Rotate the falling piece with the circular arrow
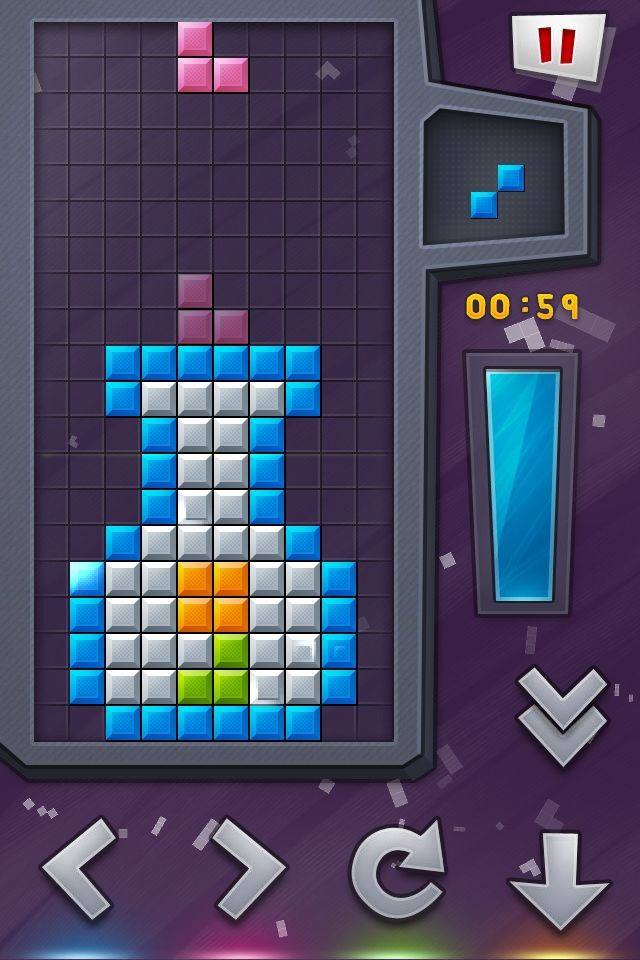This screenshot has height=960, width=640. (x=398, y=868)
